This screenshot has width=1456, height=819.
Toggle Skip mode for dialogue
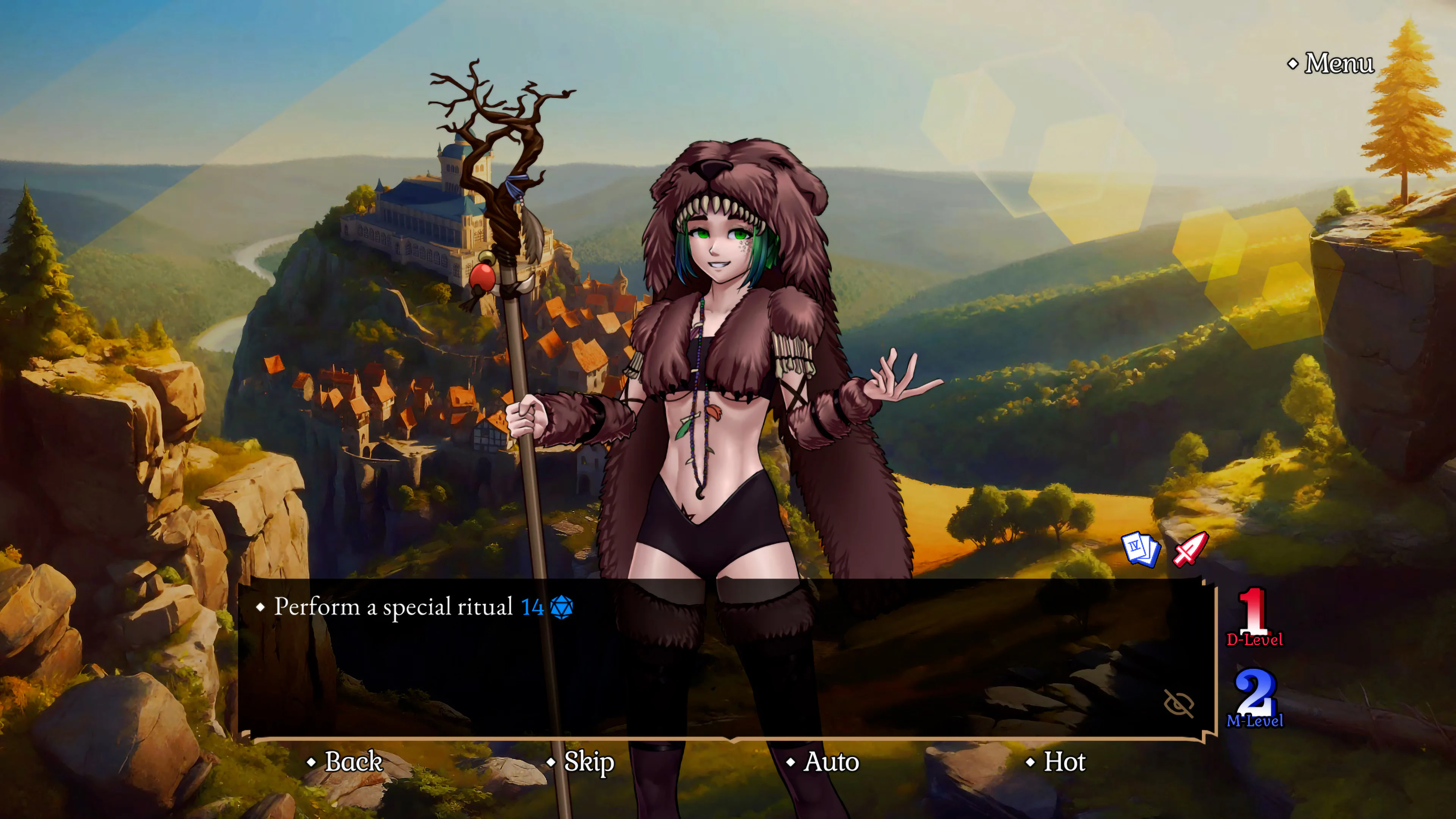(588, 762)
